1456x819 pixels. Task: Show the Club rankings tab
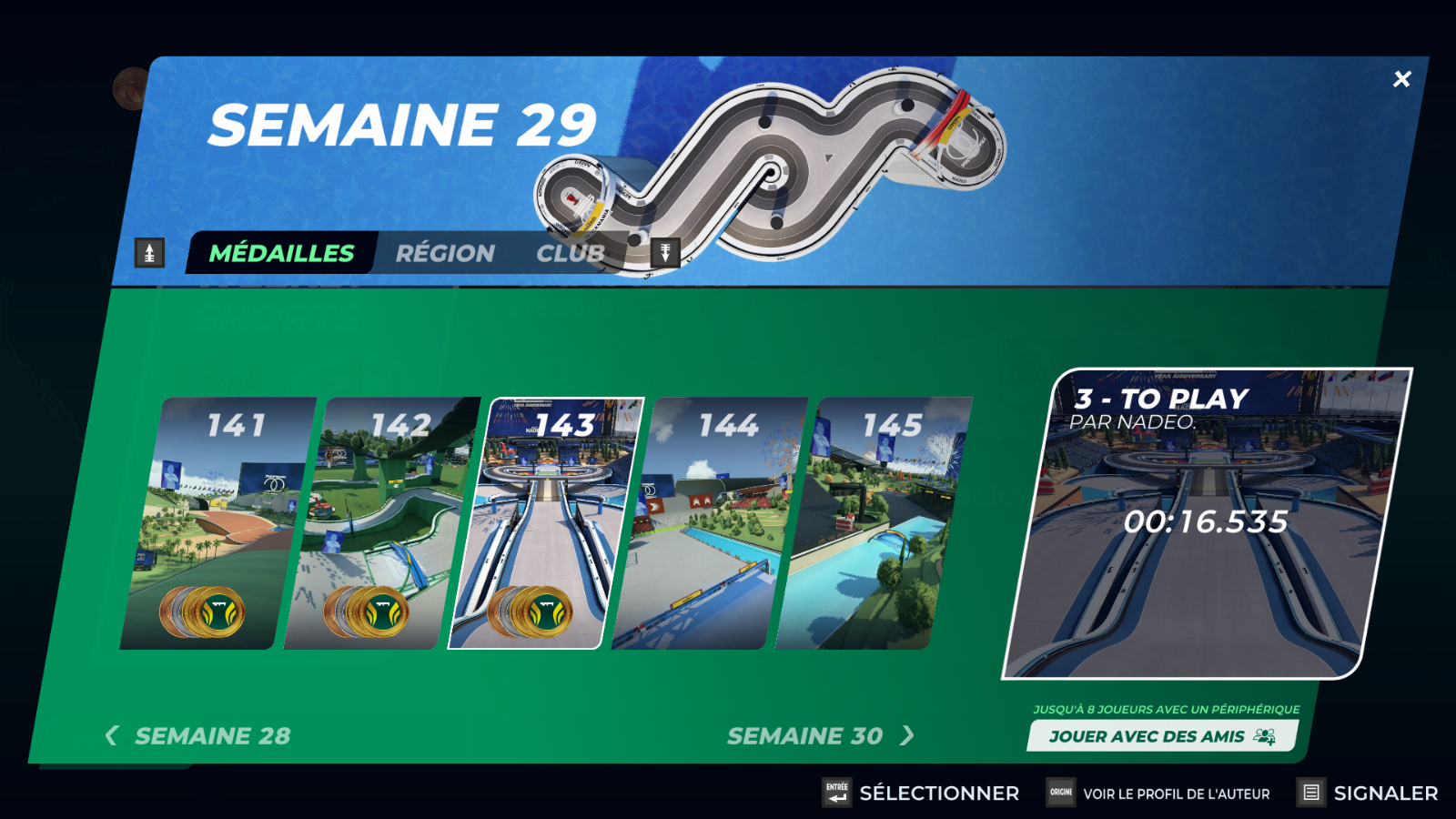click(x=571, y=253)
